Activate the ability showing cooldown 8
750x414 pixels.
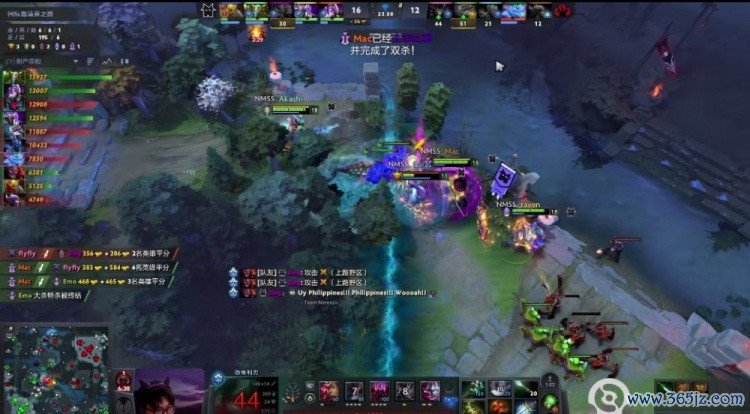click(x=405, y=389)
